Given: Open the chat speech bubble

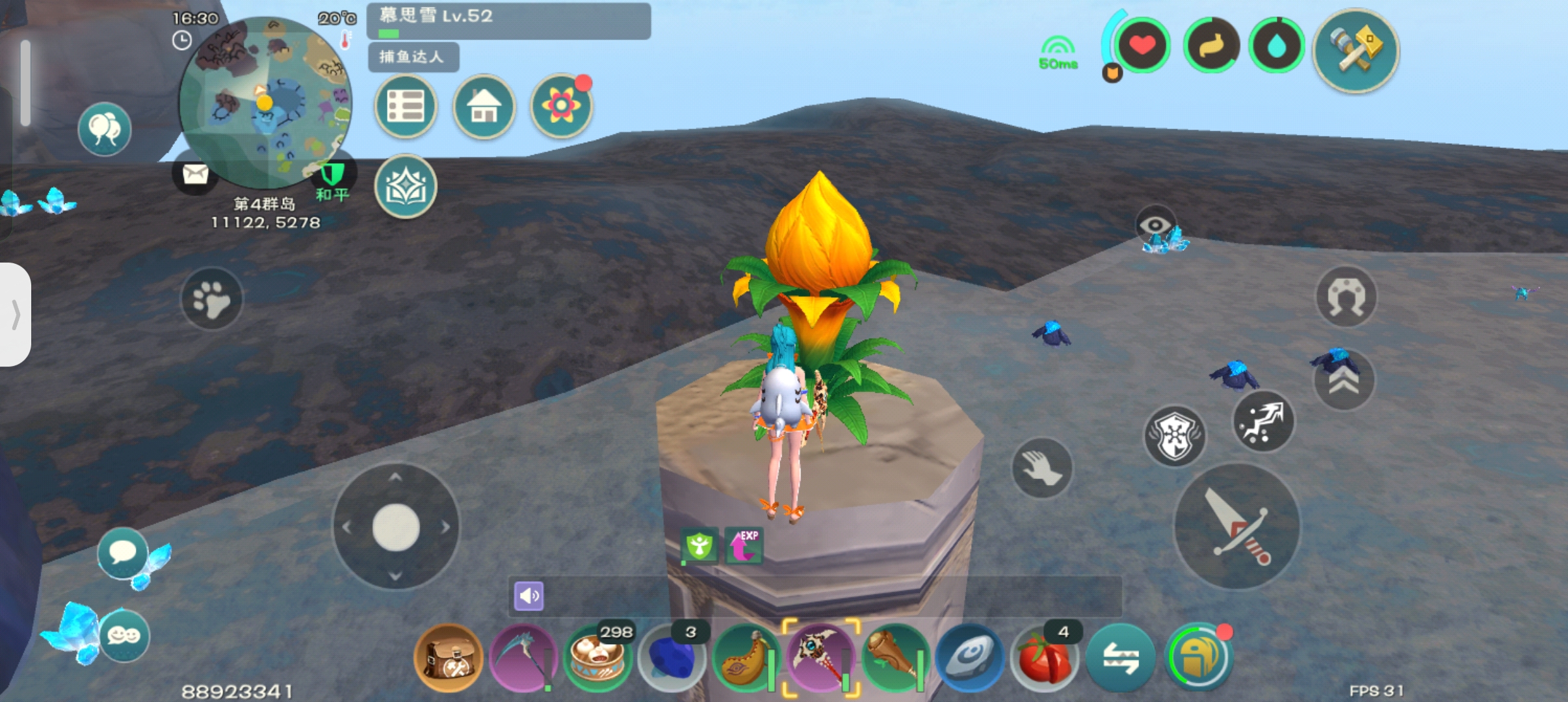Looking at the screenshot, I should tap(122, 553).
